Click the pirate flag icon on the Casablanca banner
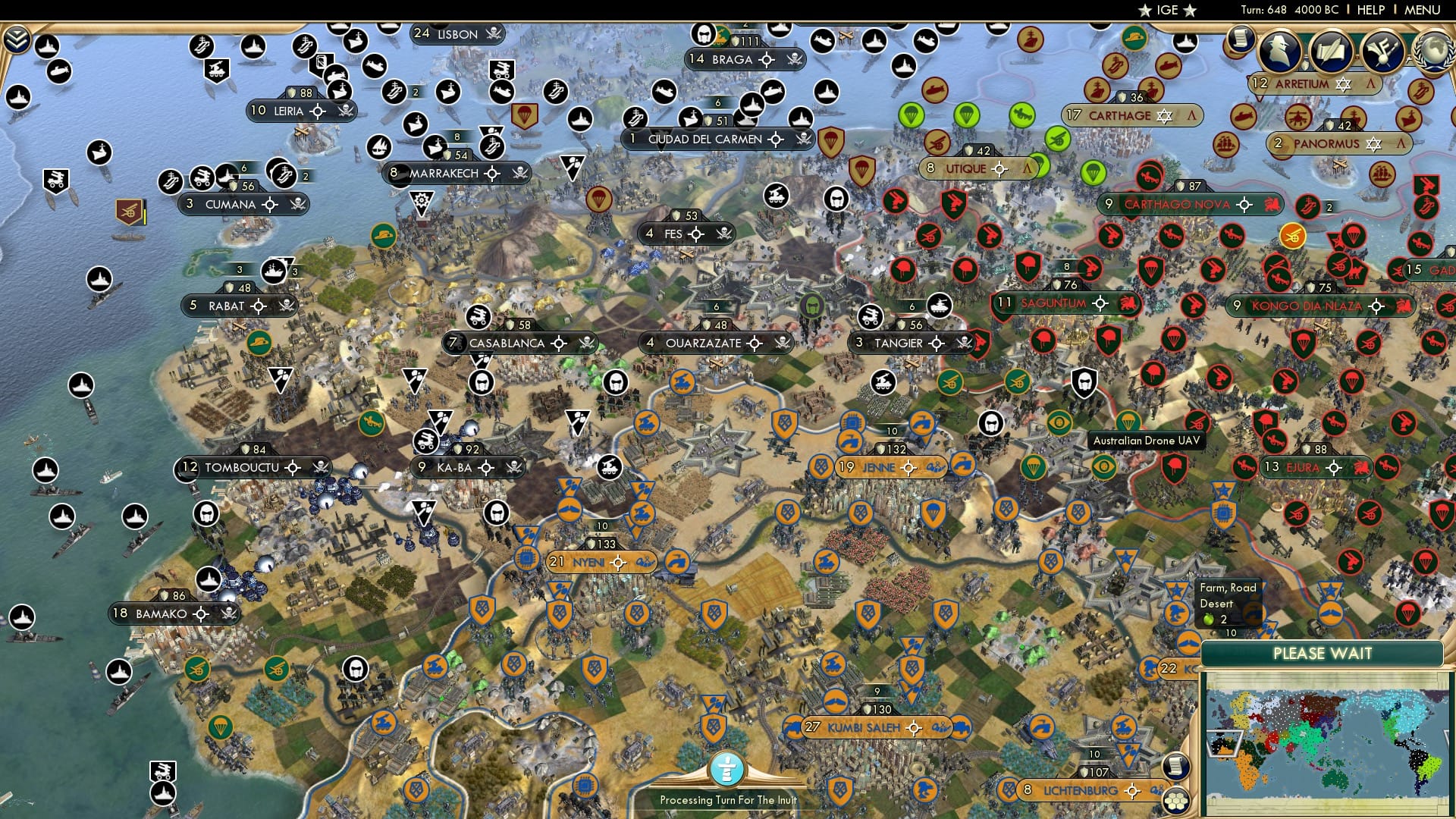Screen dimensions: 1456x819 pyautogui.click(x=588, y=343)
